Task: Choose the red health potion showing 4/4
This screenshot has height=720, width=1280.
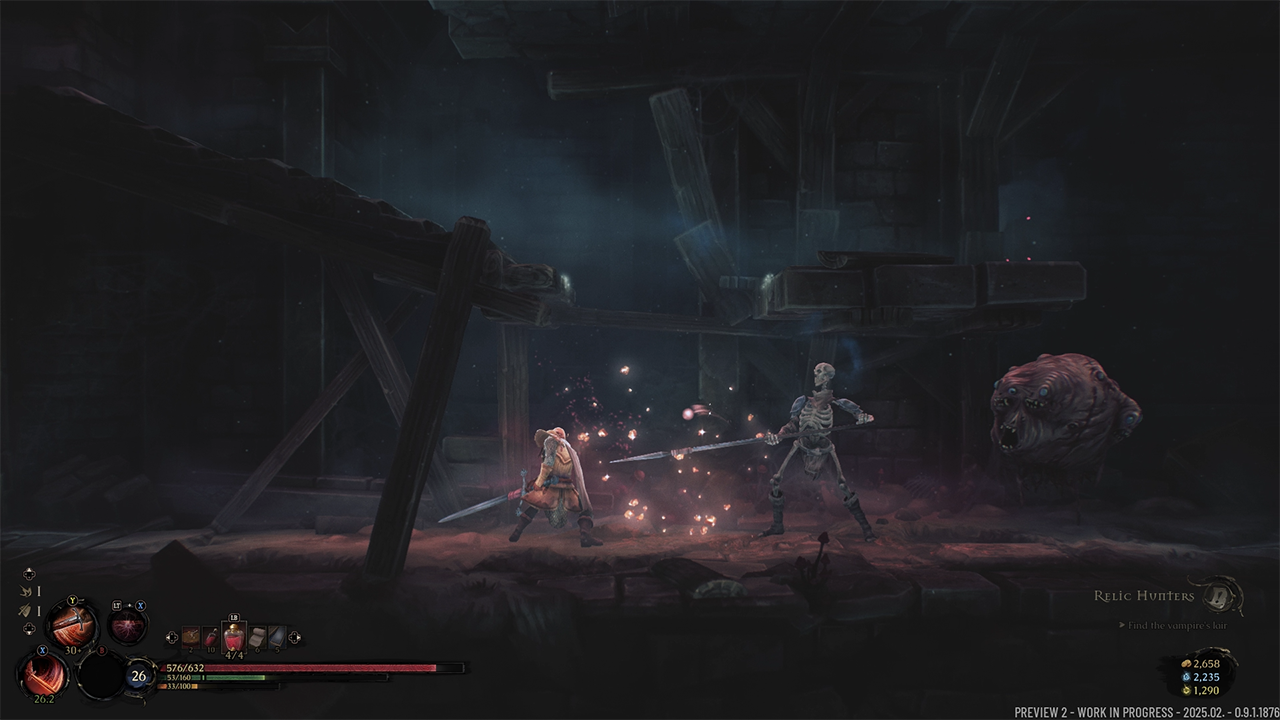Action: tap(234, 637)
